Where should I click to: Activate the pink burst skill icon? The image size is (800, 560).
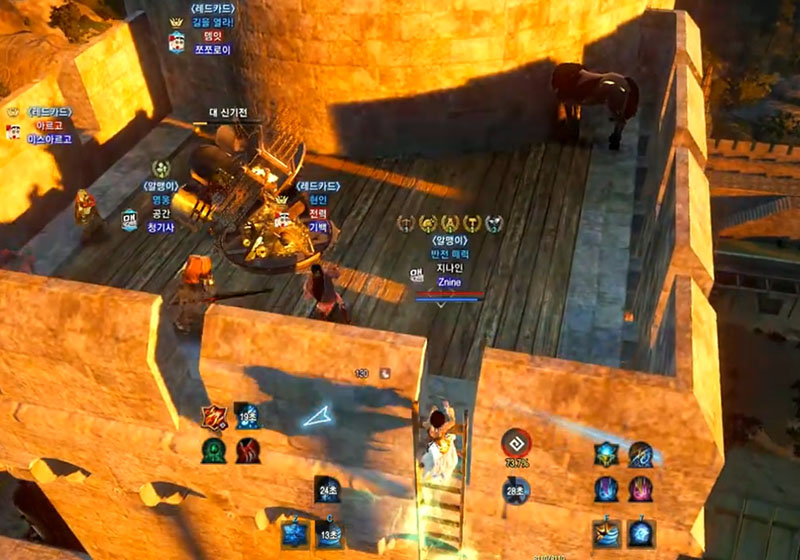pyautogui.click(x=640, y=489)
